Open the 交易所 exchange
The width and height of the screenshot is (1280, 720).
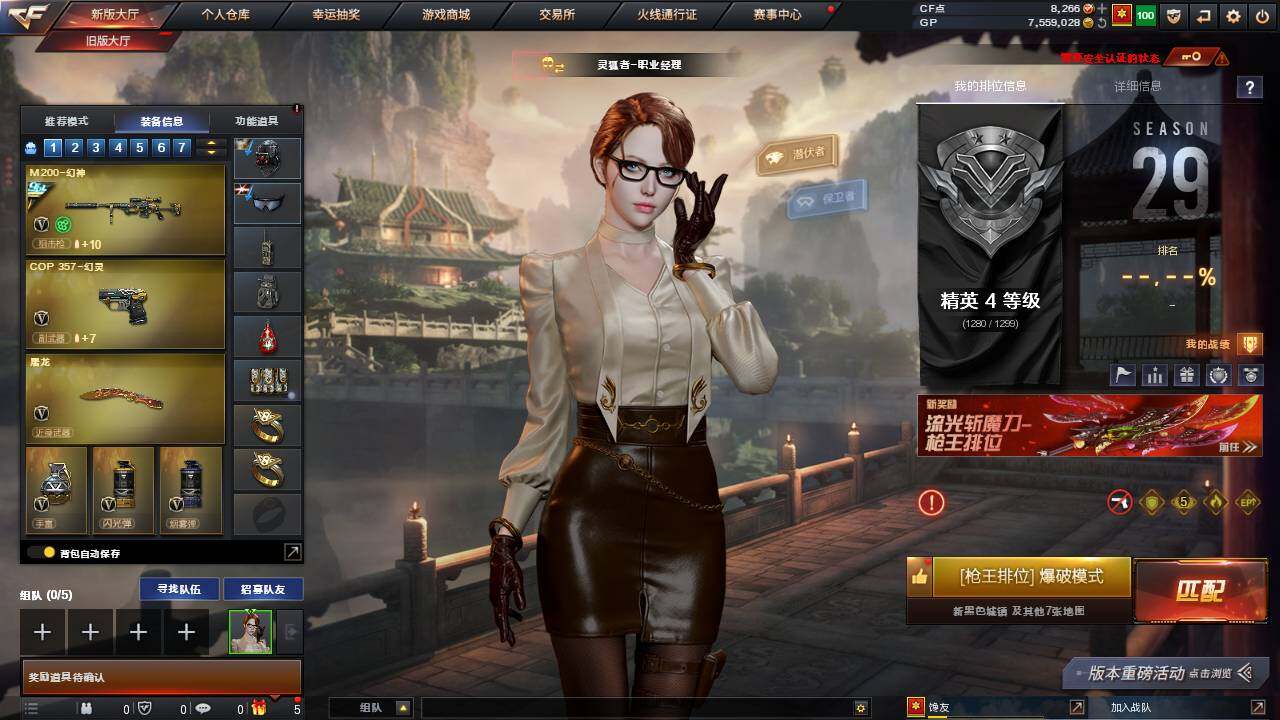(x=557, y=15)
